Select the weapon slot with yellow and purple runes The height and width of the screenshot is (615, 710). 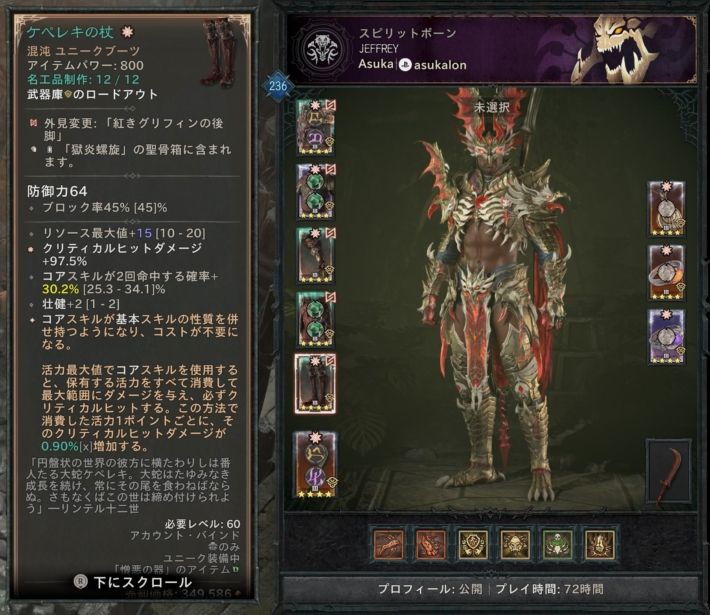[315, 465]
